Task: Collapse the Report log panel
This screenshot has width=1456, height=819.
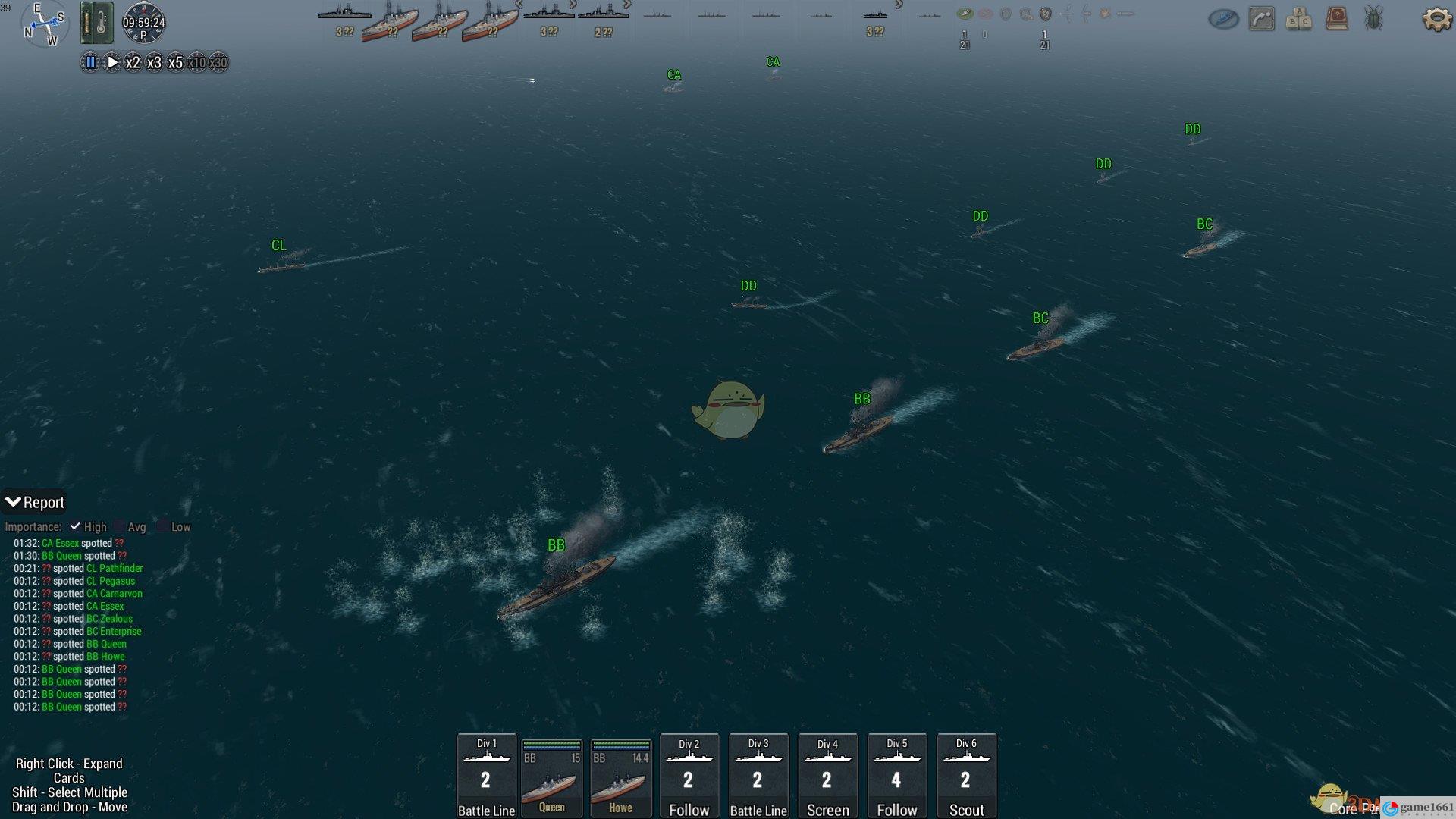Action: coord(14,502)
